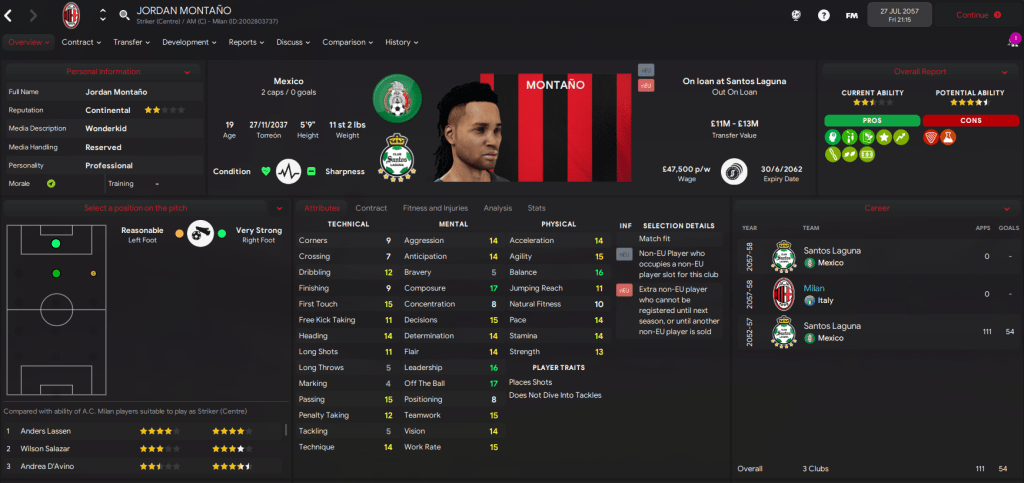
Task: Open the help question mark icon
Action: point(823,15)
